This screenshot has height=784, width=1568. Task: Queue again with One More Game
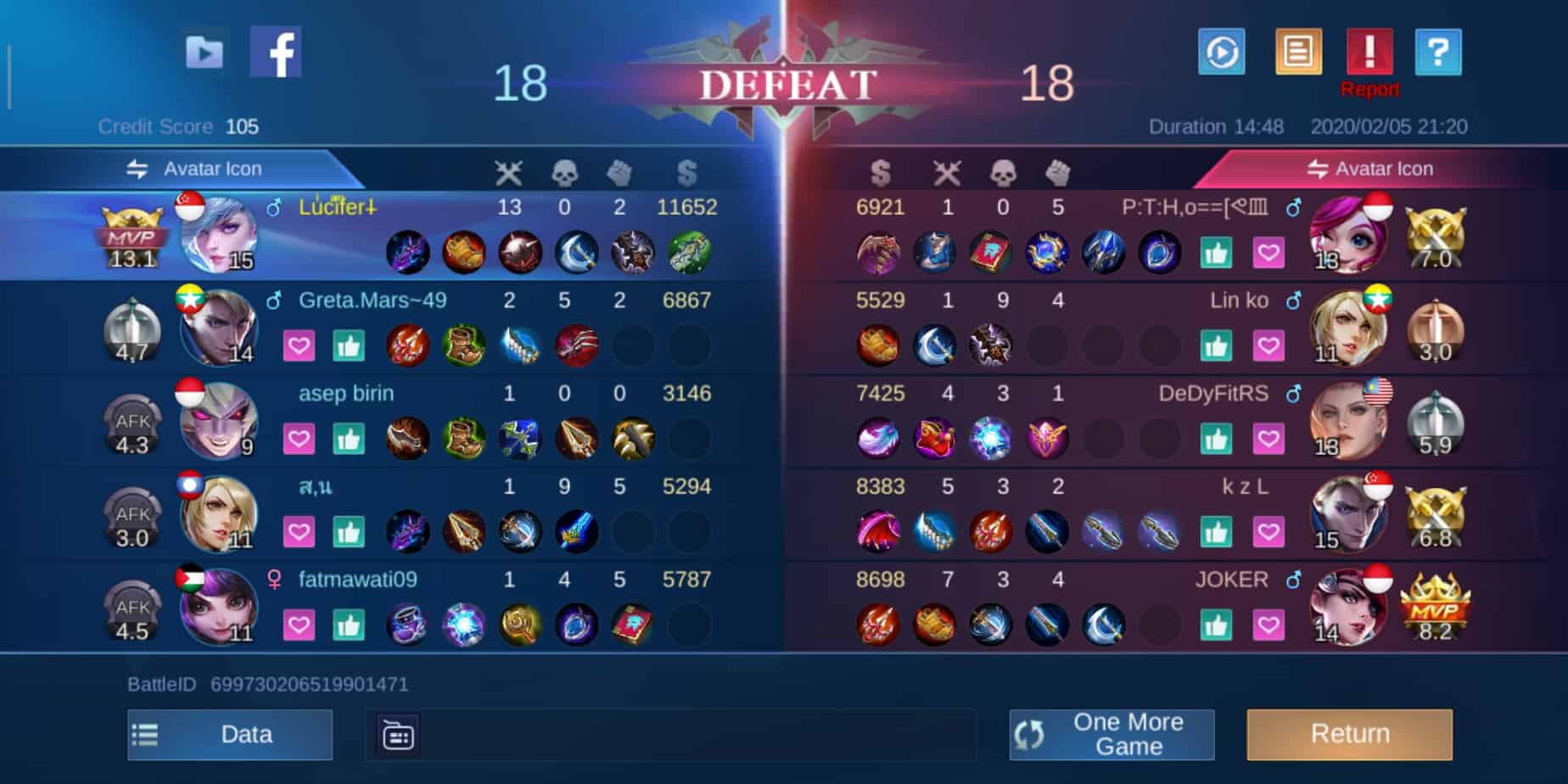pyautogui.click(x=1112, y=734)
